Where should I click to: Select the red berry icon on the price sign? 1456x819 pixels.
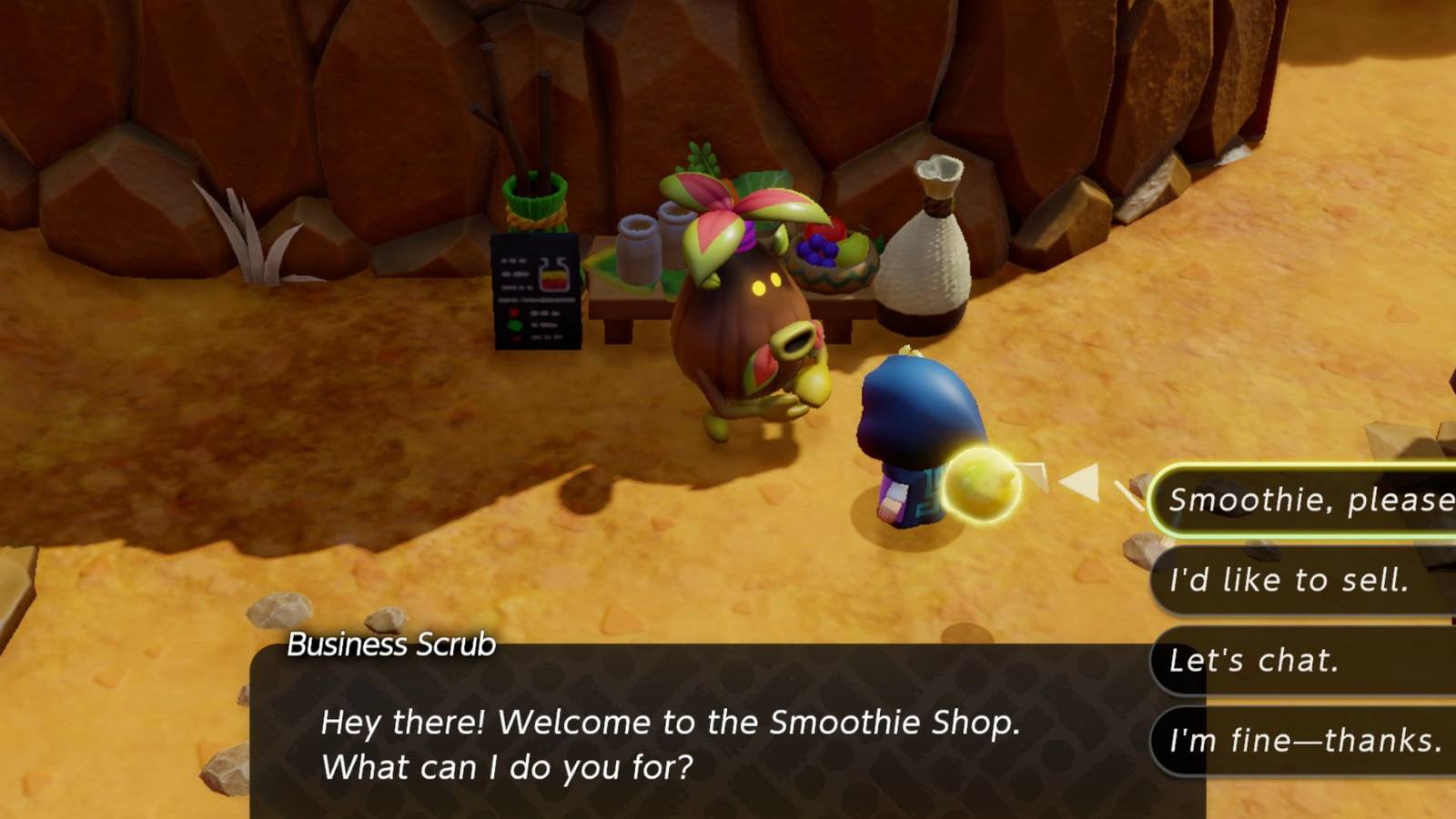(x=513, y=312)
